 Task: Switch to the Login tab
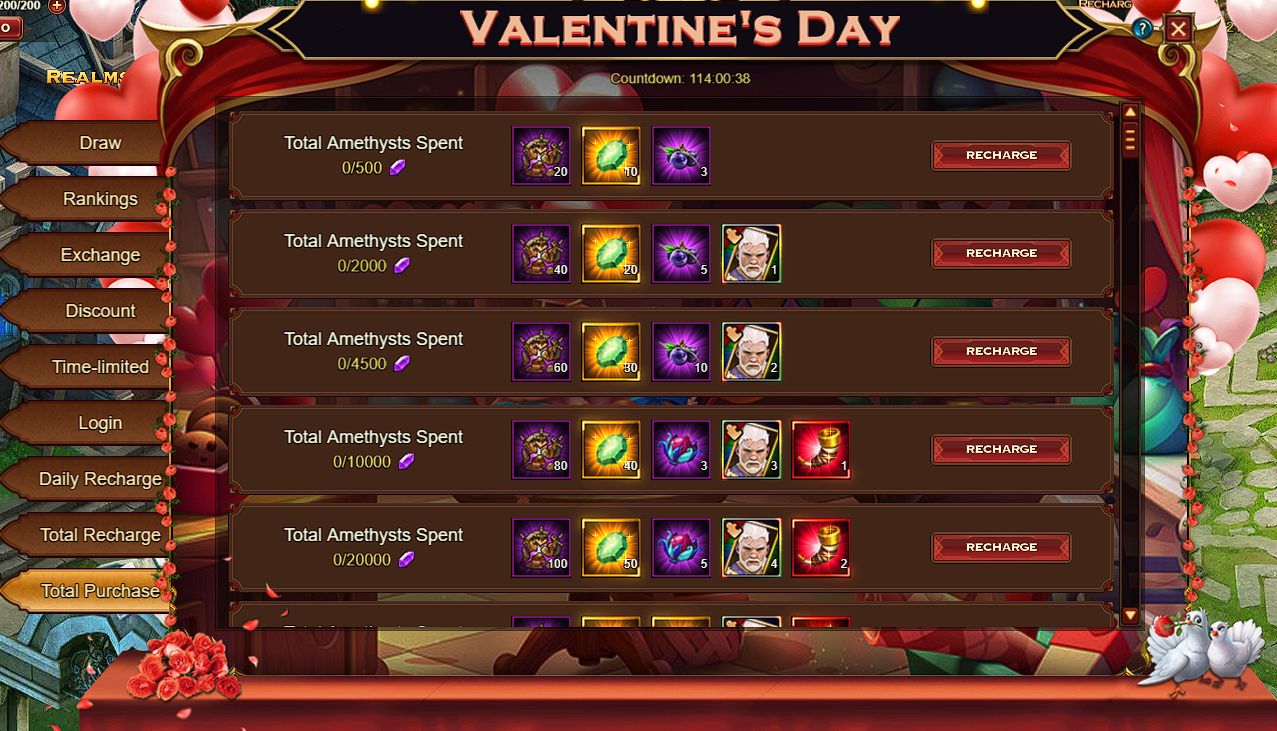tap(100, 423)
